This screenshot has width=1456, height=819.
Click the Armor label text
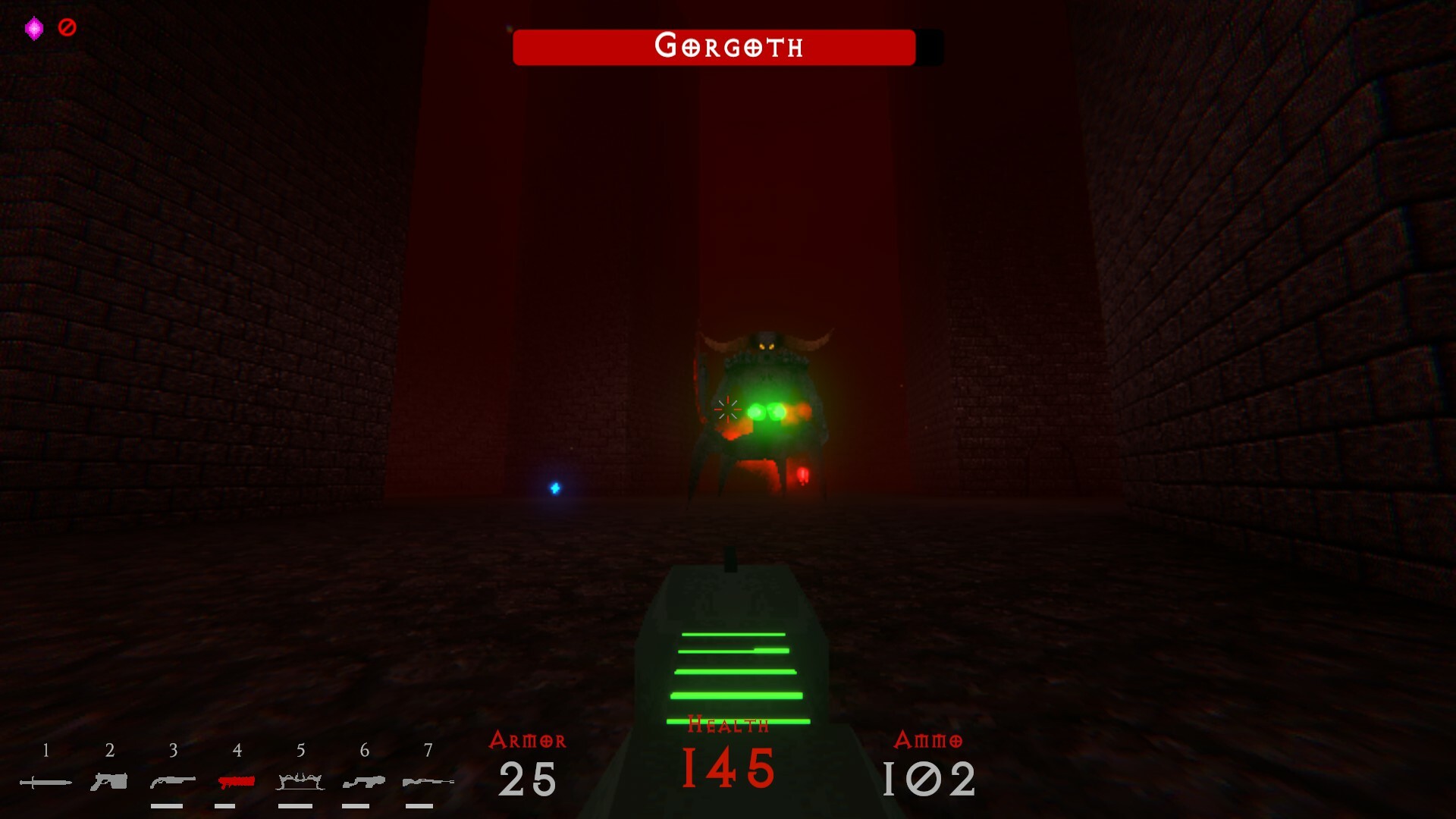point(529,741)
